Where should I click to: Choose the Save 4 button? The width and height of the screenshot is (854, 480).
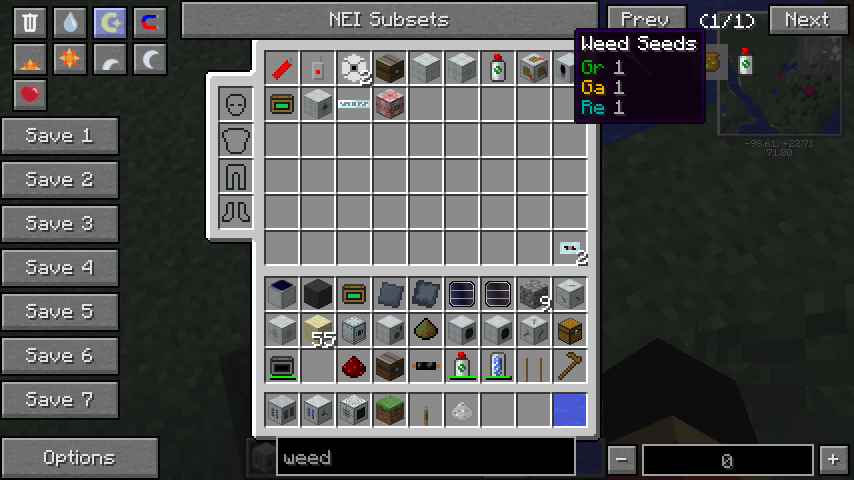(60, 268)
